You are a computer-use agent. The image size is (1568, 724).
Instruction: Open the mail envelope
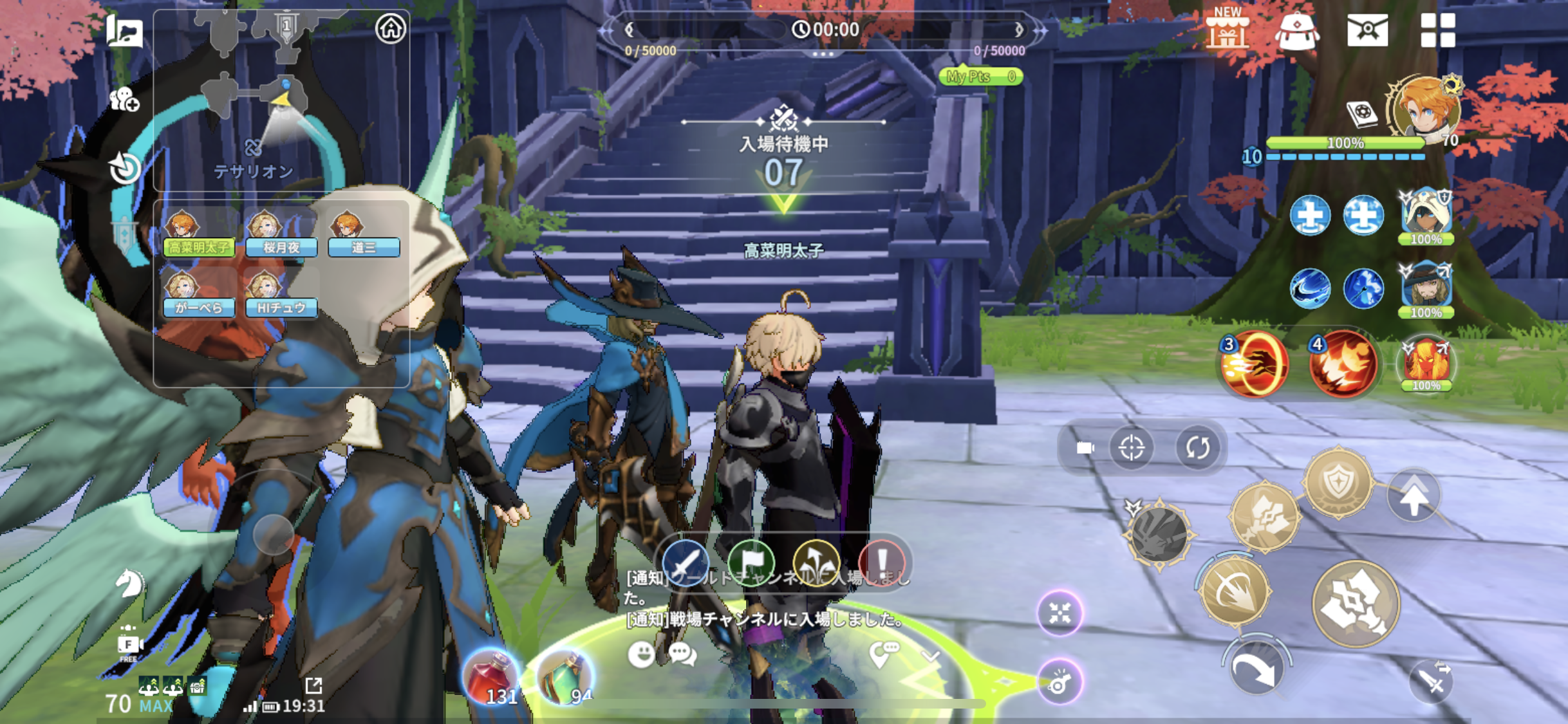pyautogui.click(x=1367, y=30)
